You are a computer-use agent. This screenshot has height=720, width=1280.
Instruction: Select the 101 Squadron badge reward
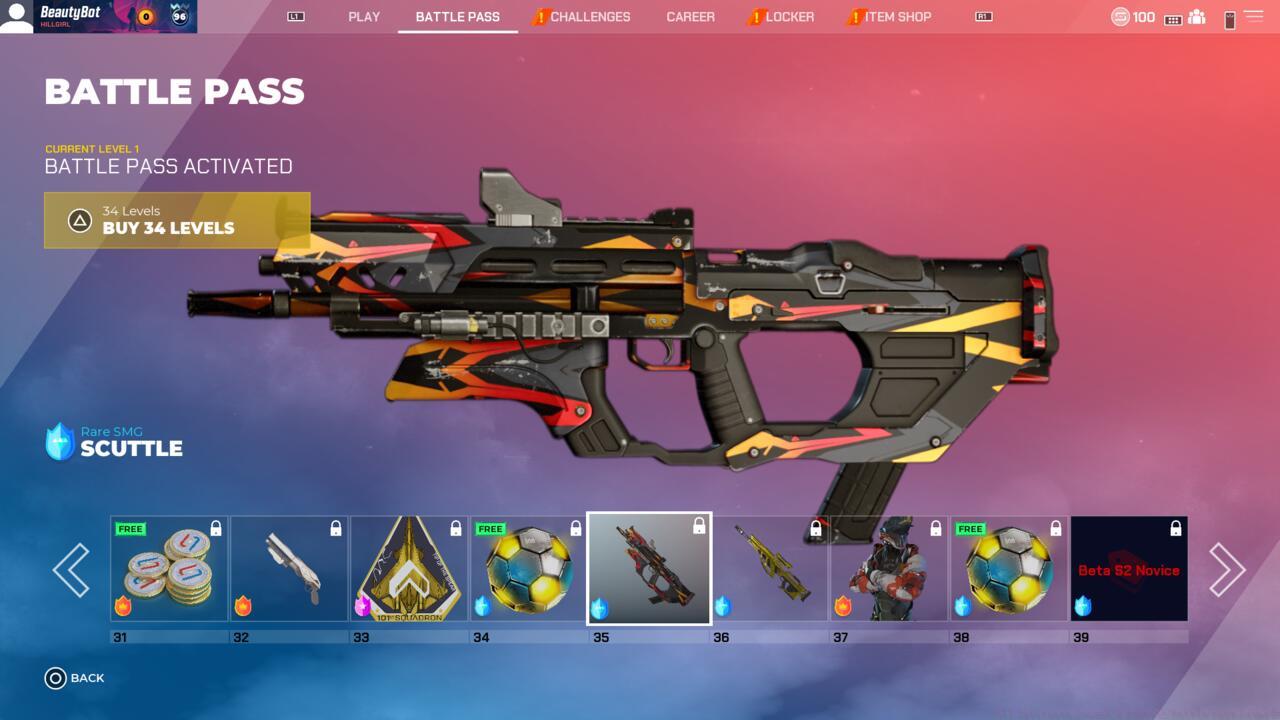(409, 569)
